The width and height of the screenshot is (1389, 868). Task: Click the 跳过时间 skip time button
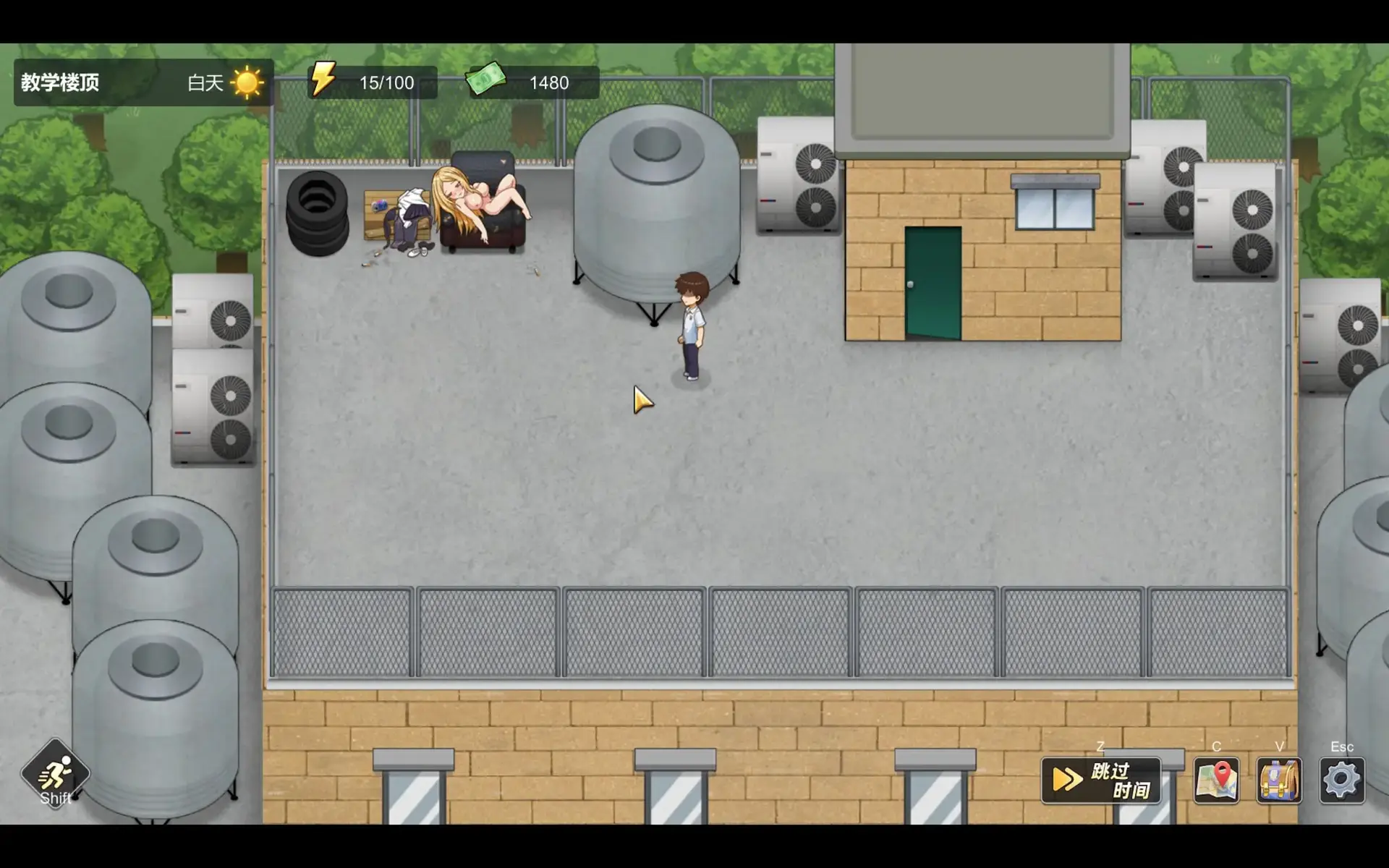[1100, 780]
